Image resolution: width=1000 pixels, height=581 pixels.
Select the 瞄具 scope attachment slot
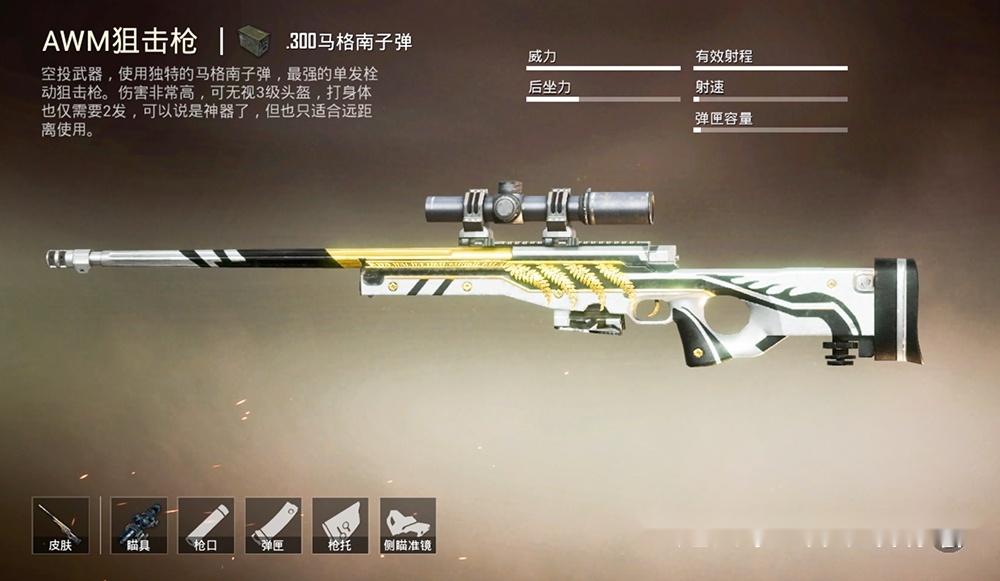pyautogui.click(x=138, y=525)
